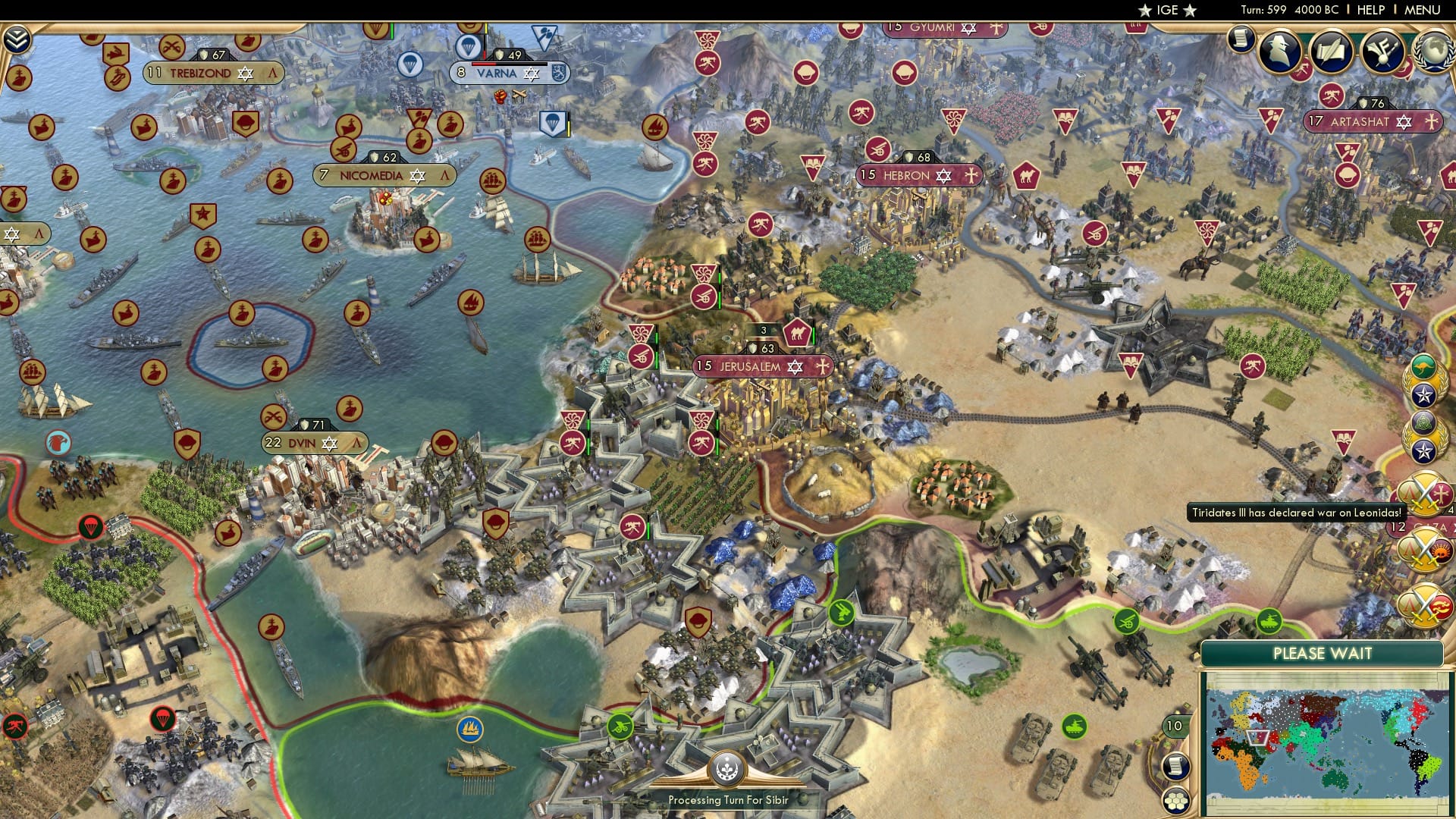Click the stacked notifications counter showing 10
This screenshot has width=1456, height=819.
[x=1174, y=725]
